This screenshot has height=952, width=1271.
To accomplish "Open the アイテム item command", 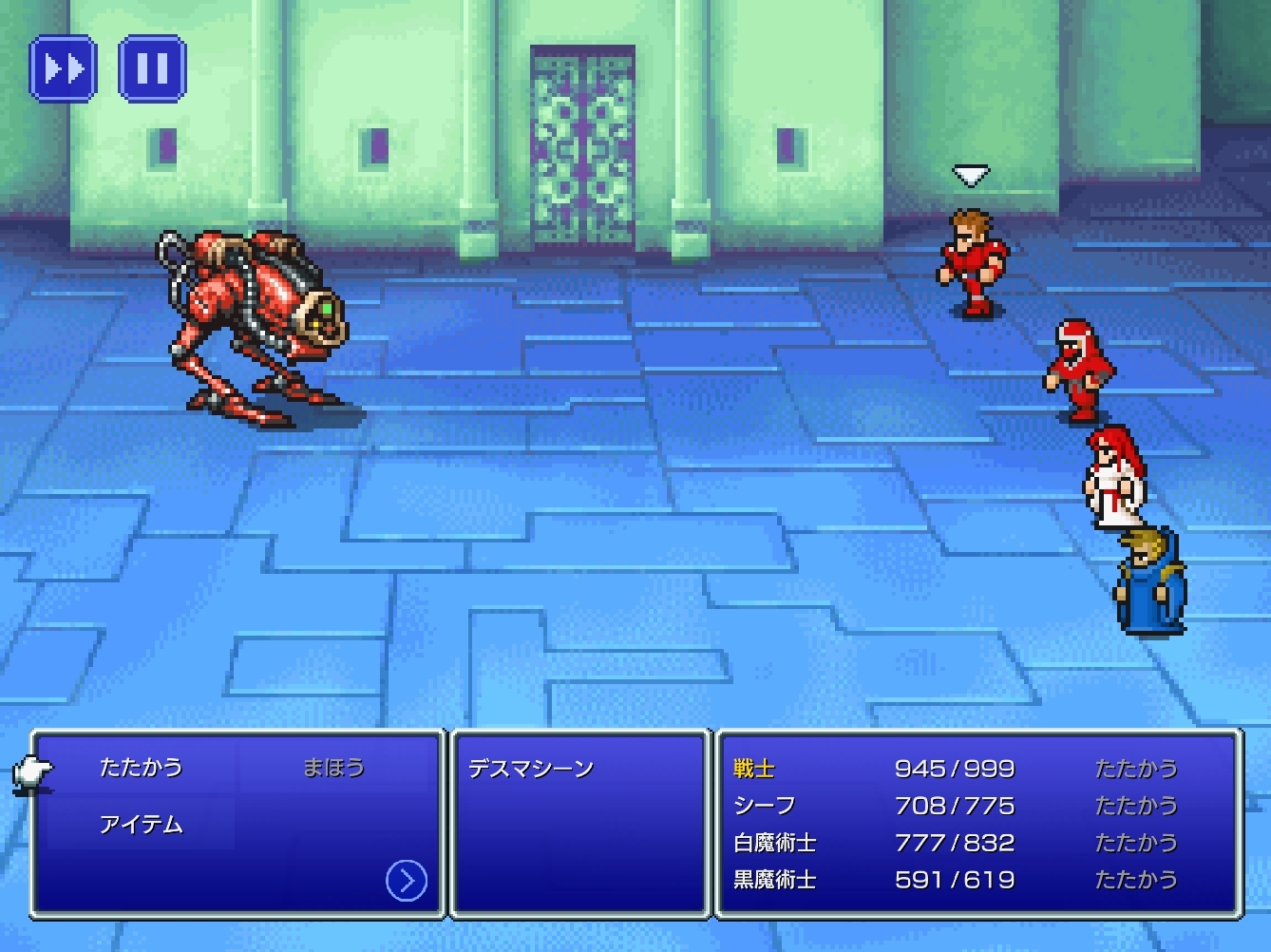I will click(x=141, y=824).
